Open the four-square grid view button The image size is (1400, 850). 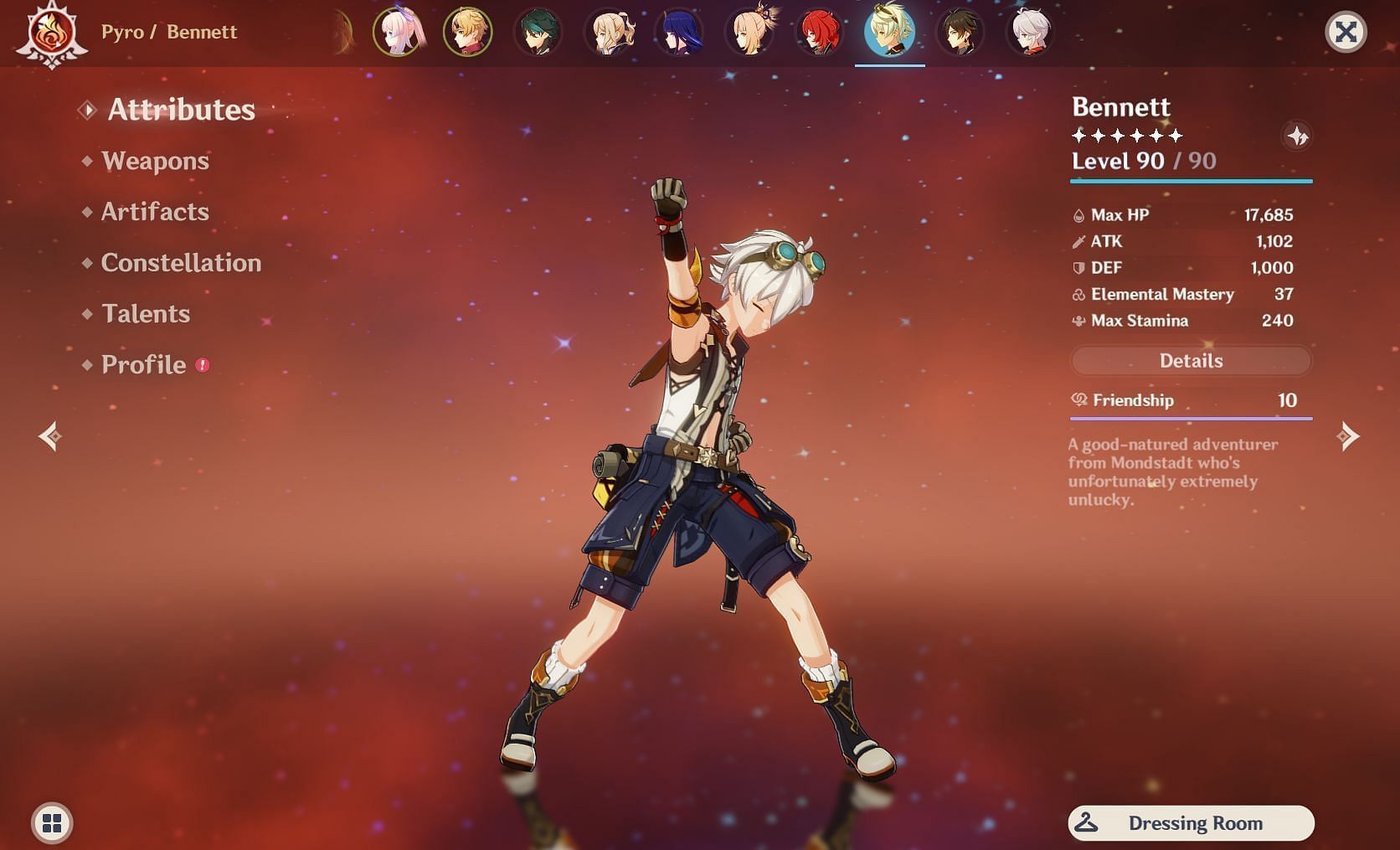[52, 823]
